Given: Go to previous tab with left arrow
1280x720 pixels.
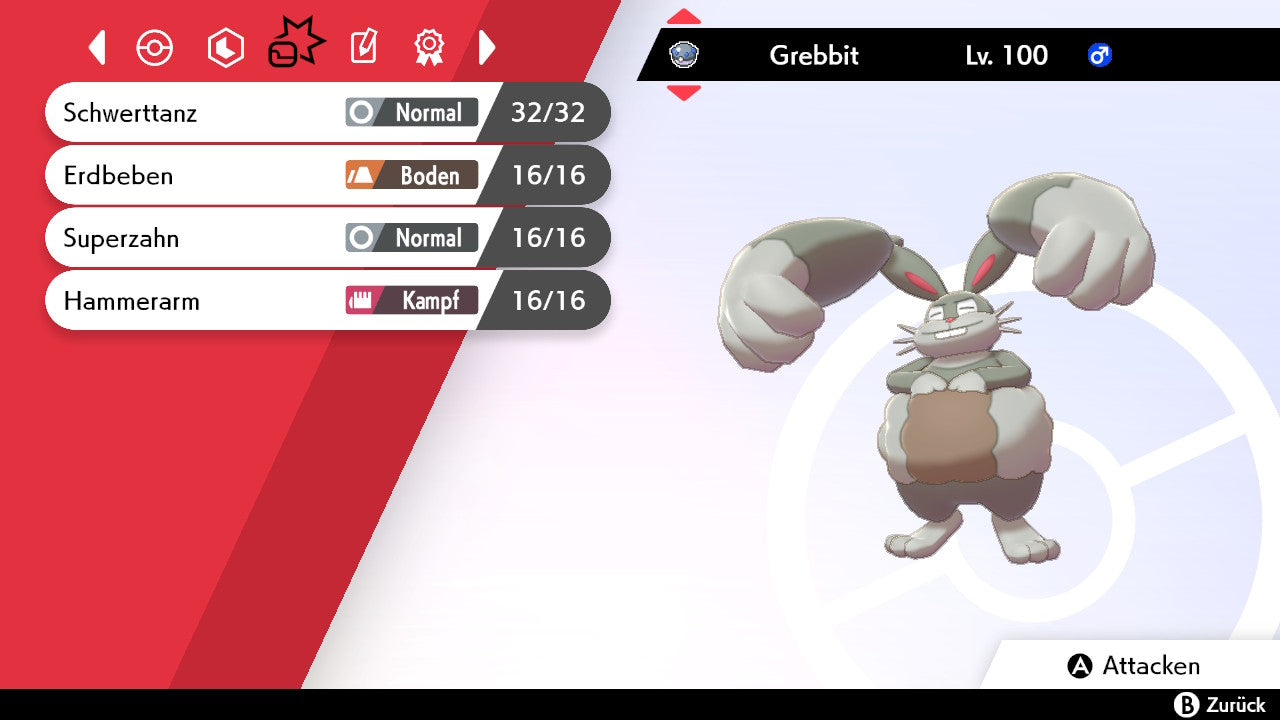Looking at the screenshot, I should tap(97, 47).
